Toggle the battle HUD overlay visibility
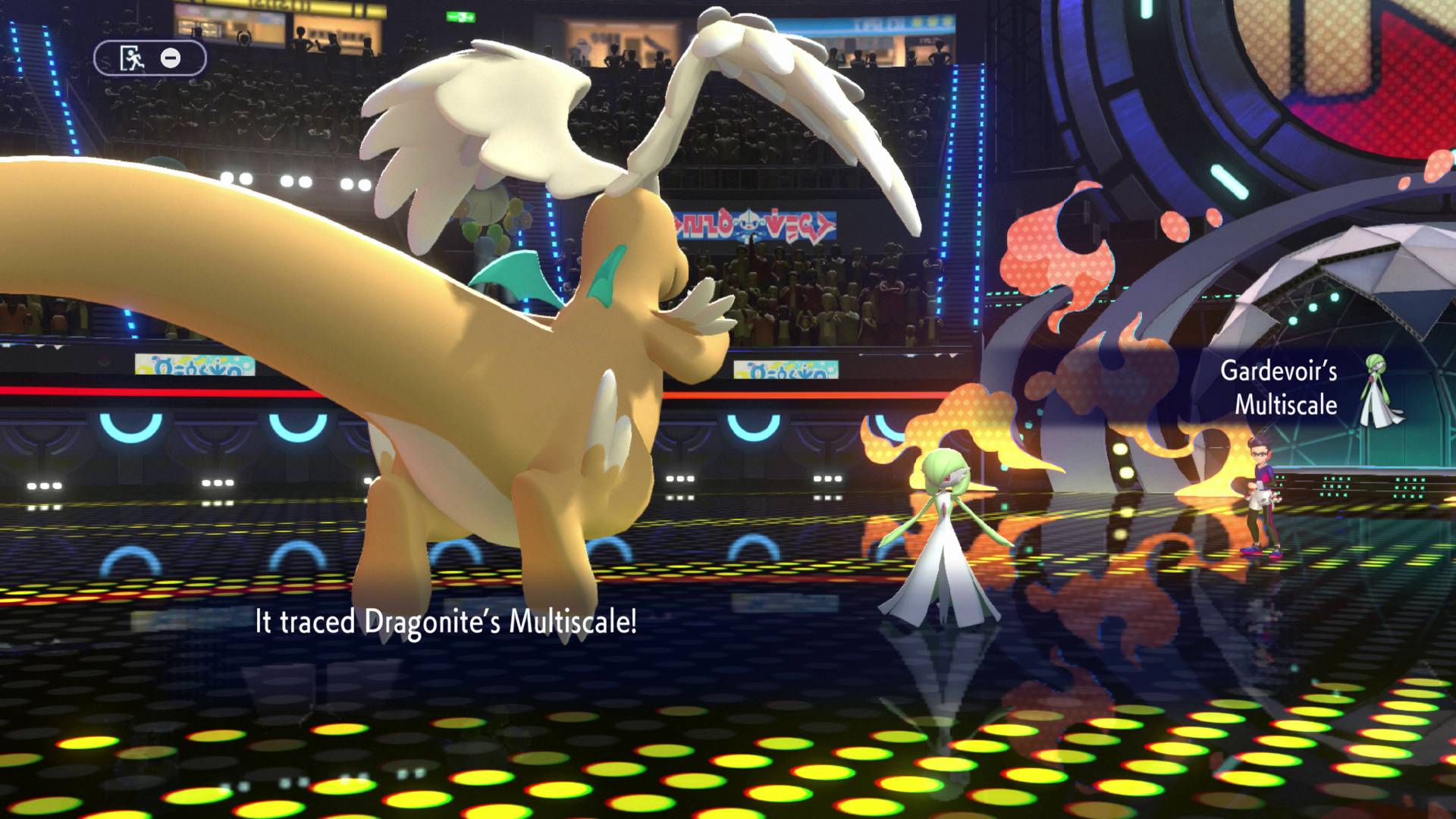 (x=149, y=57)
